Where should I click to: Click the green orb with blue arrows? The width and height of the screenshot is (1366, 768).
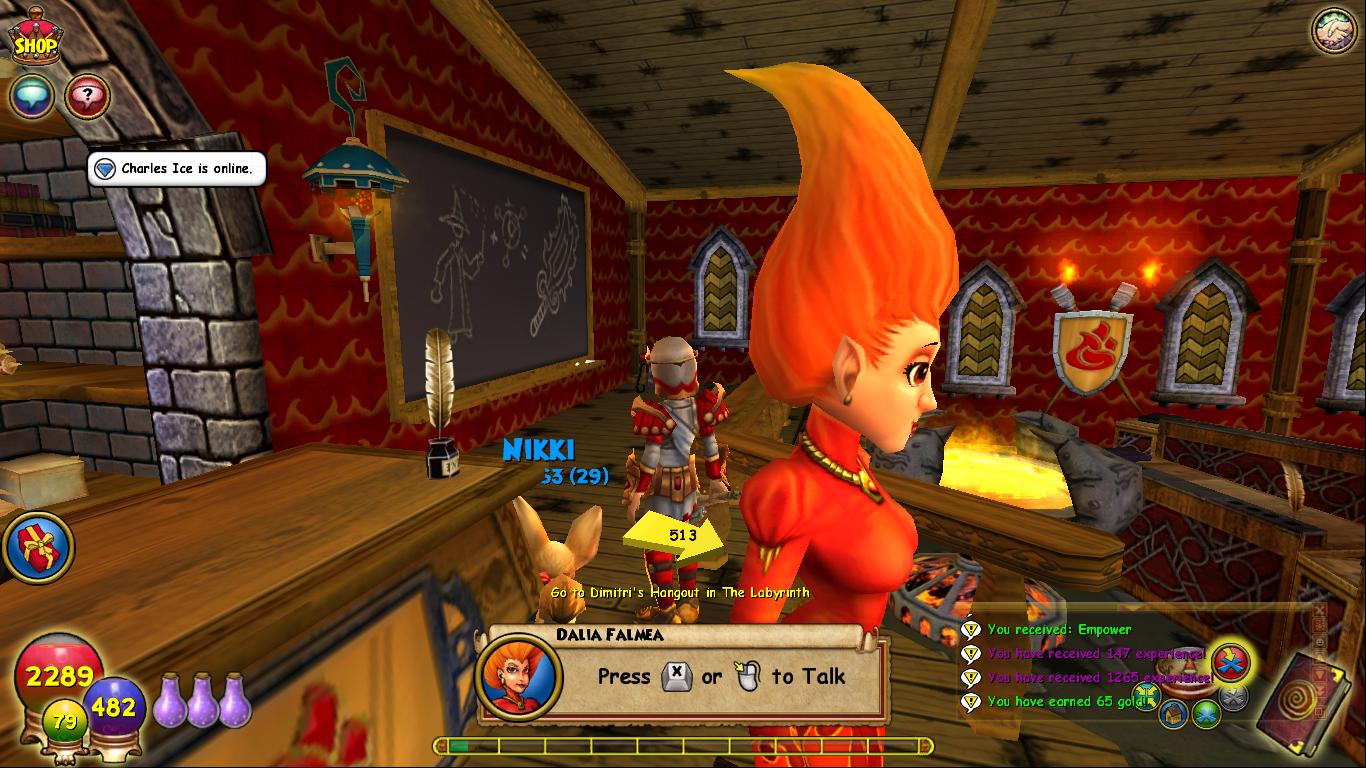(1206, 713)
